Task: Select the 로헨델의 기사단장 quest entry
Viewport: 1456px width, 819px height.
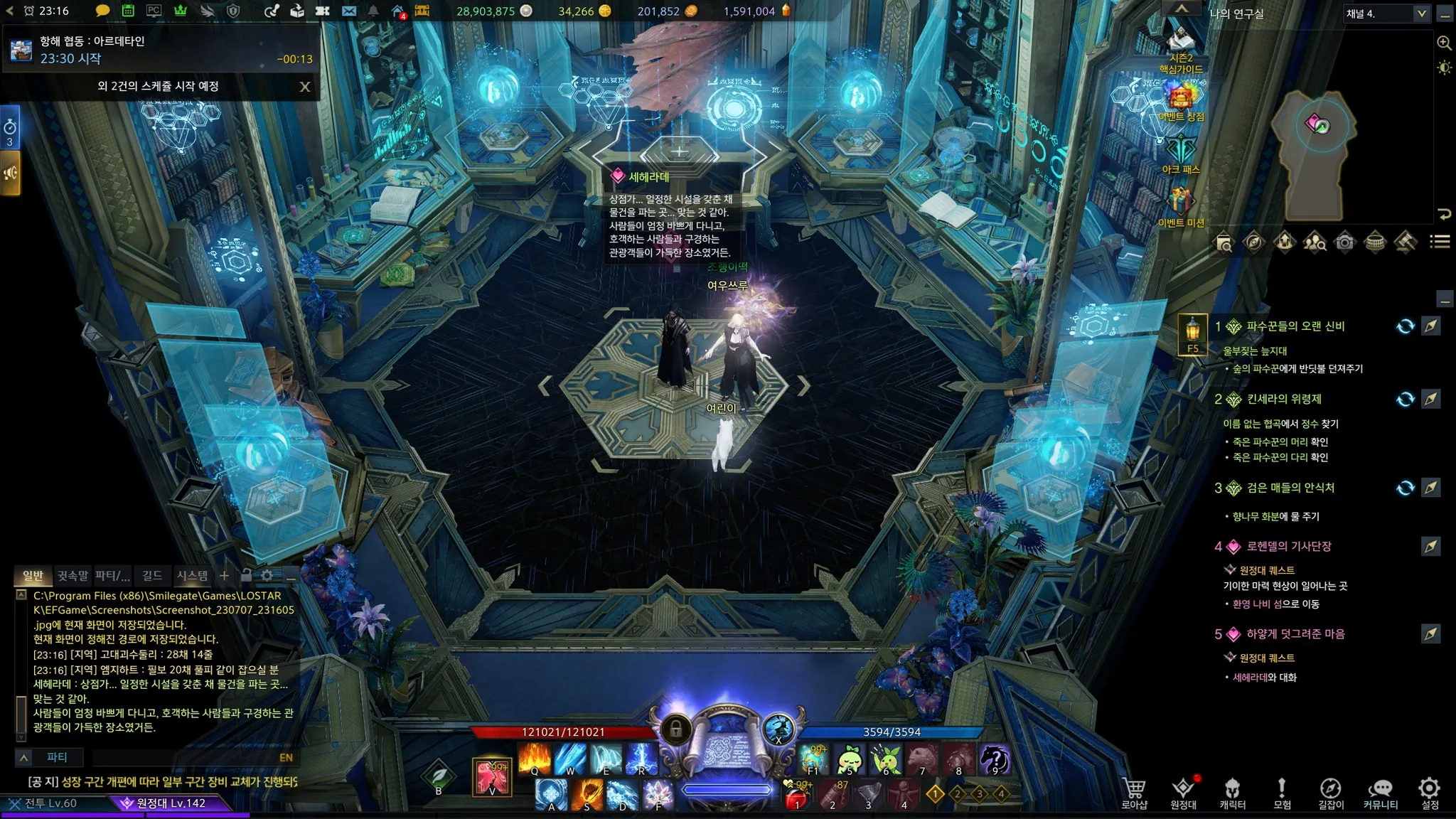Action: [x=1288, y=546]
